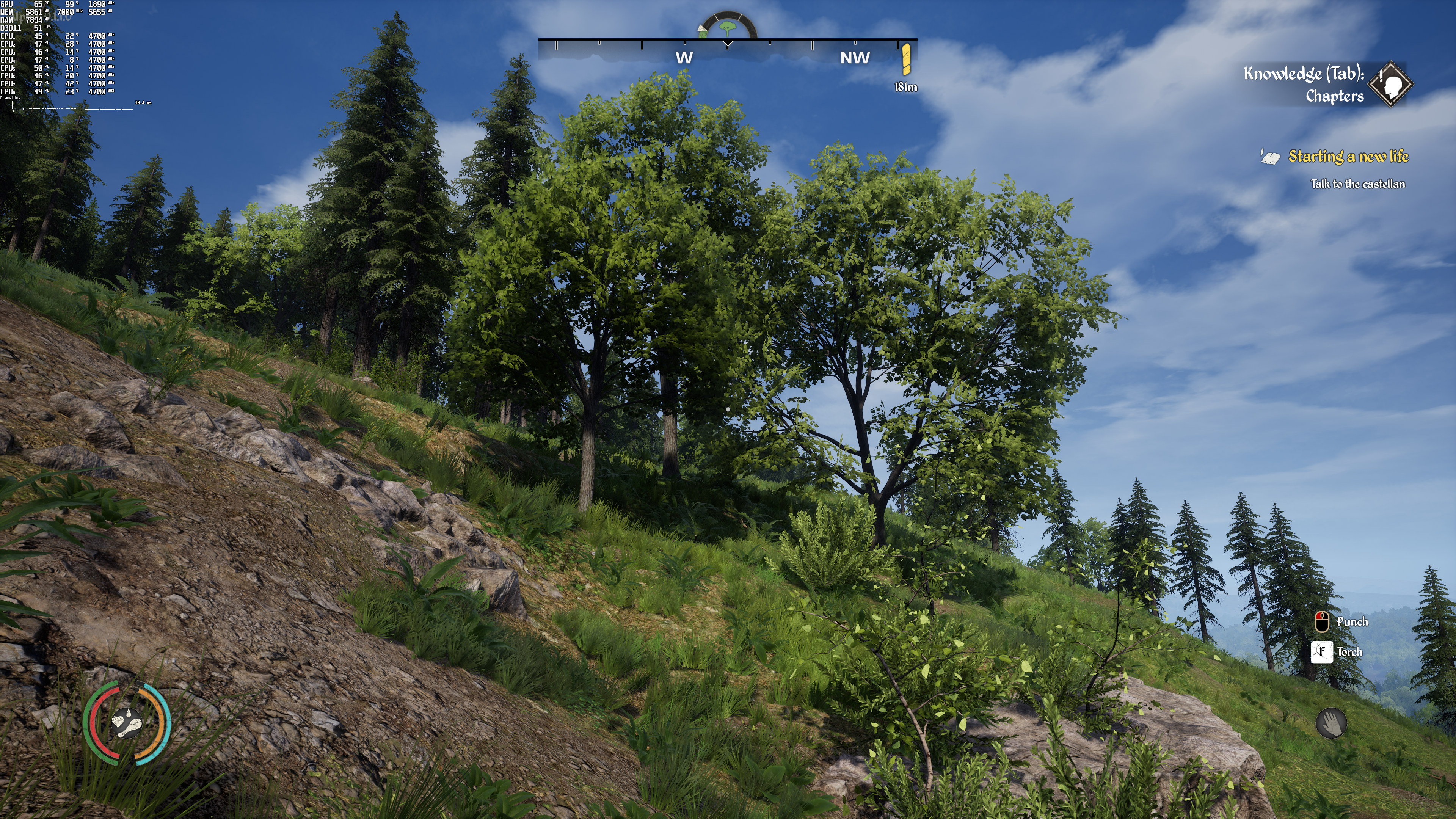1456x819 pixels.
Task: Select the empty hand equipment icon
Action: [1331, 723]
